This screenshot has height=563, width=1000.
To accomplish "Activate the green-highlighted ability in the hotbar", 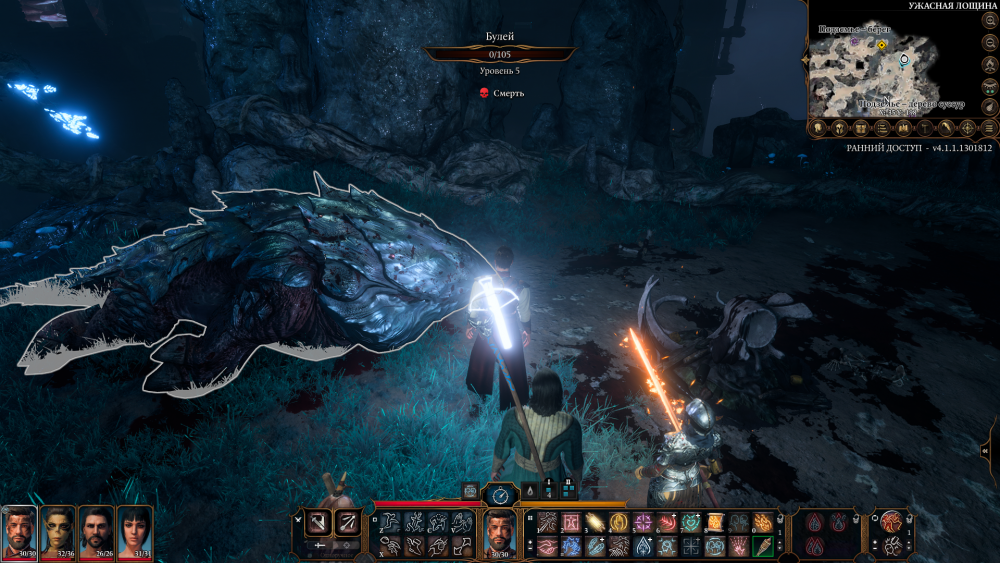I will tap(761, 546).
